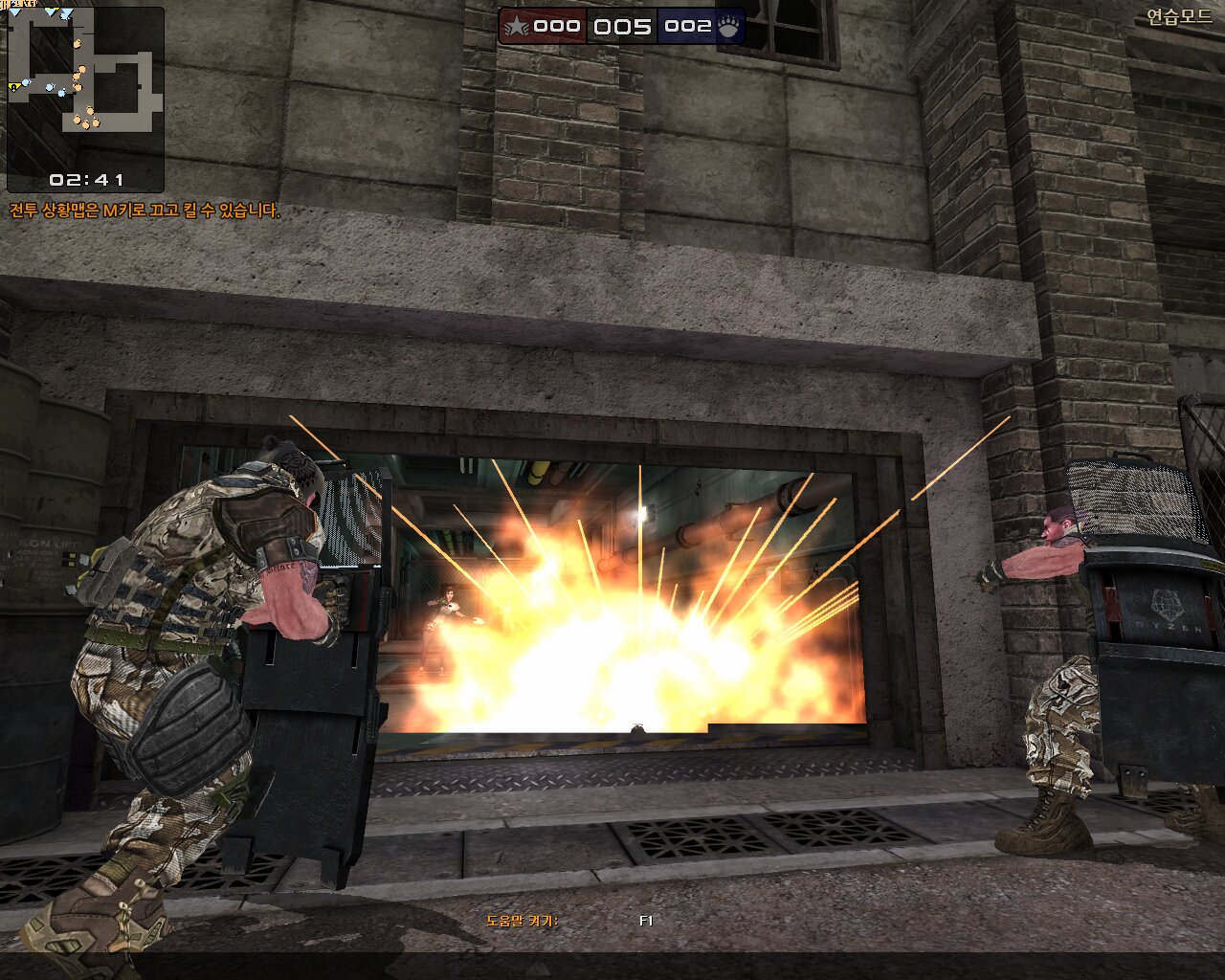Click the crosshair at screen center

click(612, 490)
